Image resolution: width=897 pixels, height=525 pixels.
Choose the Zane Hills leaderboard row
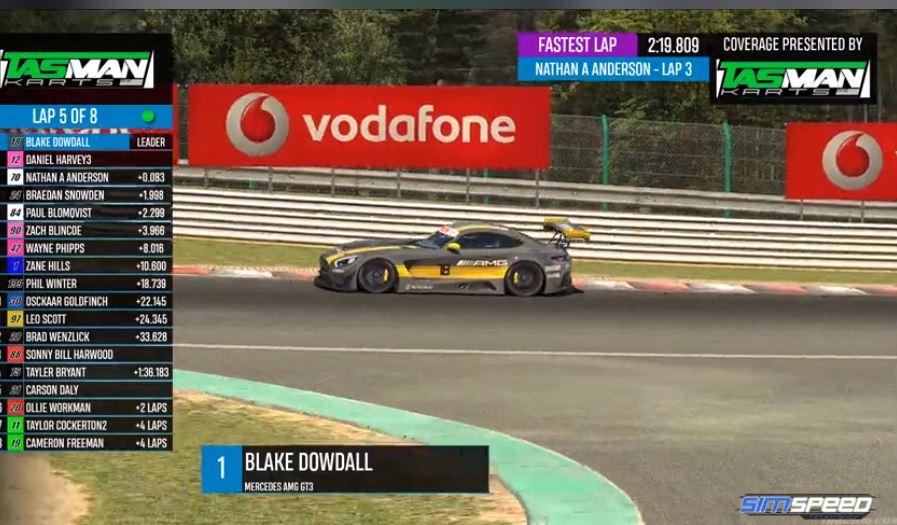(88, 266)
